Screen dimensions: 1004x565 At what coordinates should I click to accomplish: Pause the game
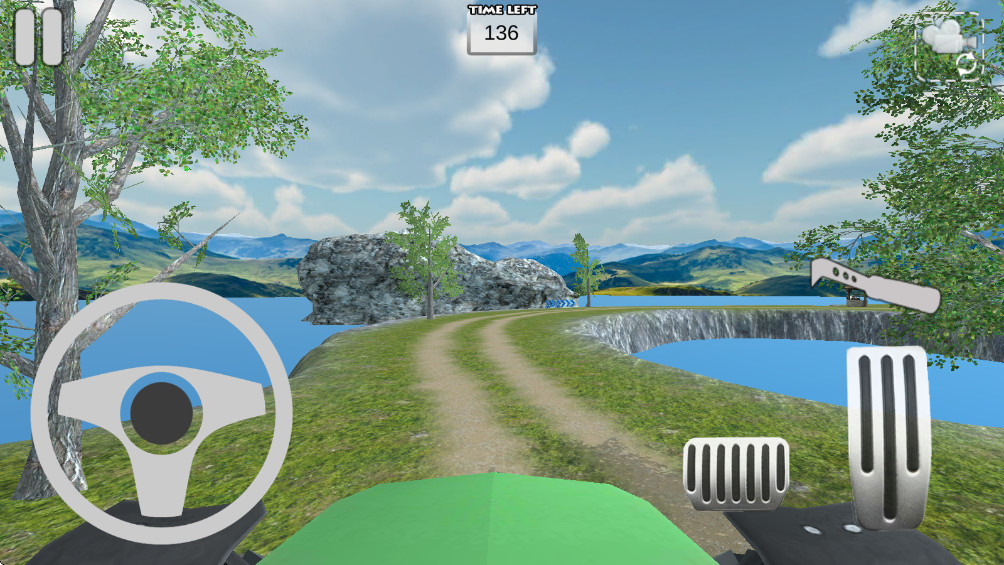pos(39,37)
